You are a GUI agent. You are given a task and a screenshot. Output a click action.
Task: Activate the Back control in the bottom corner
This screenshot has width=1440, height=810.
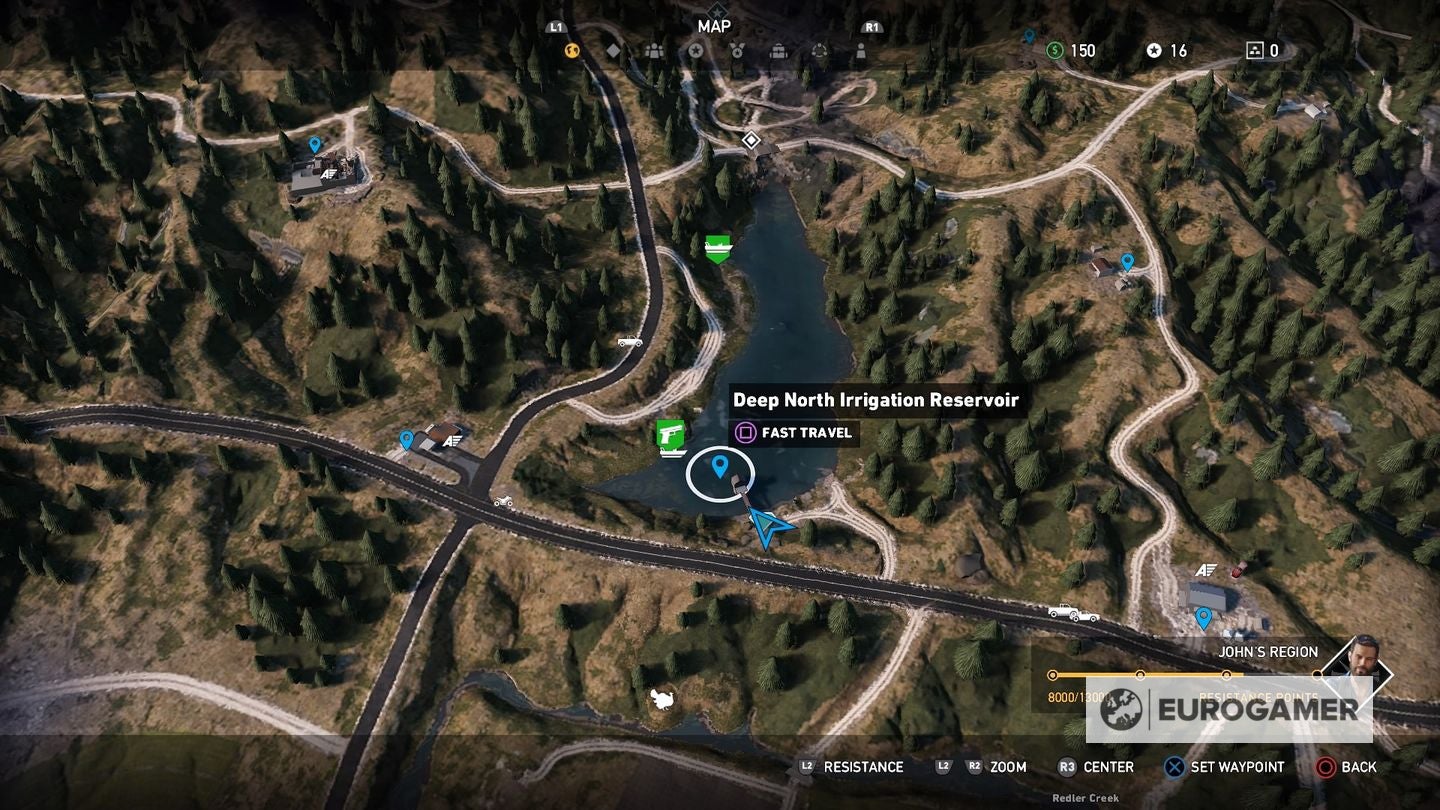coord(1340,767)
